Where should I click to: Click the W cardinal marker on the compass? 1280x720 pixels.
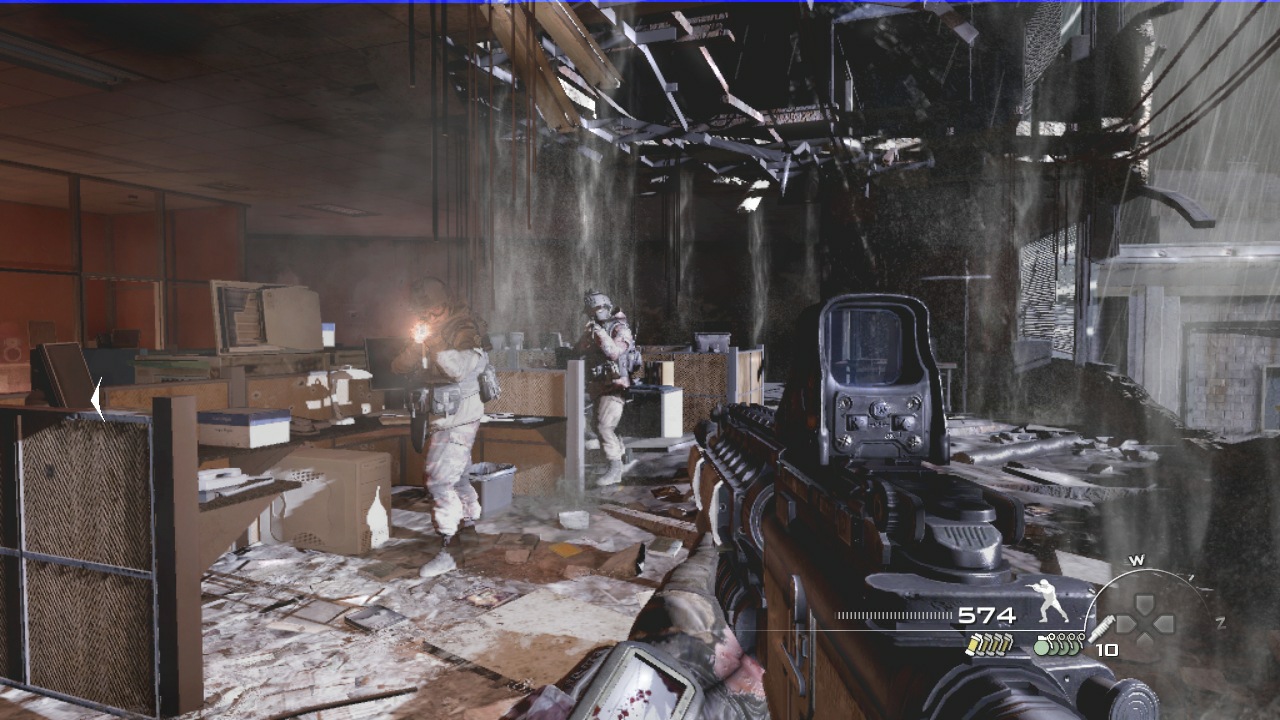pos(1136,558)
